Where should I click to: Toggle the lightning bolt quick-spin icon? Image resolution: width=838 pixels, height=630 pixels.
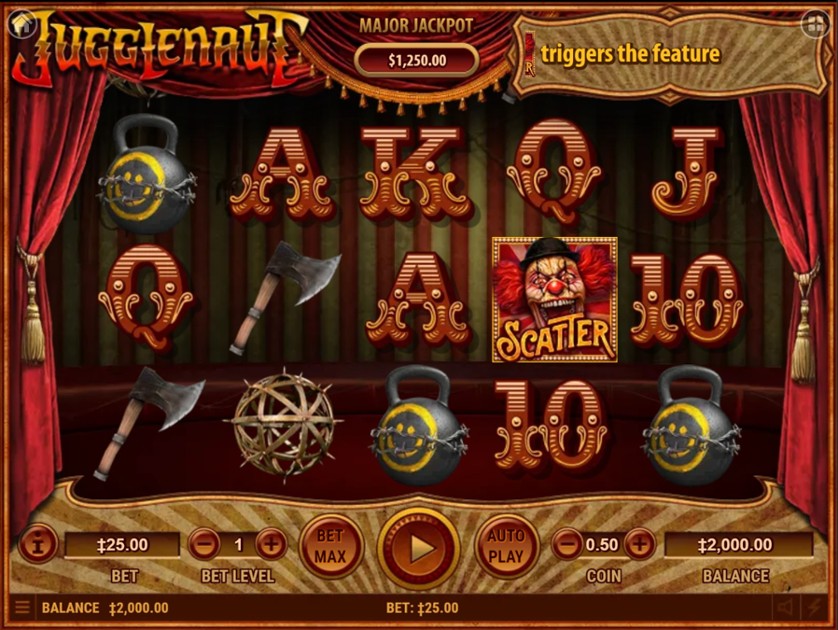(x=816, y=607)
